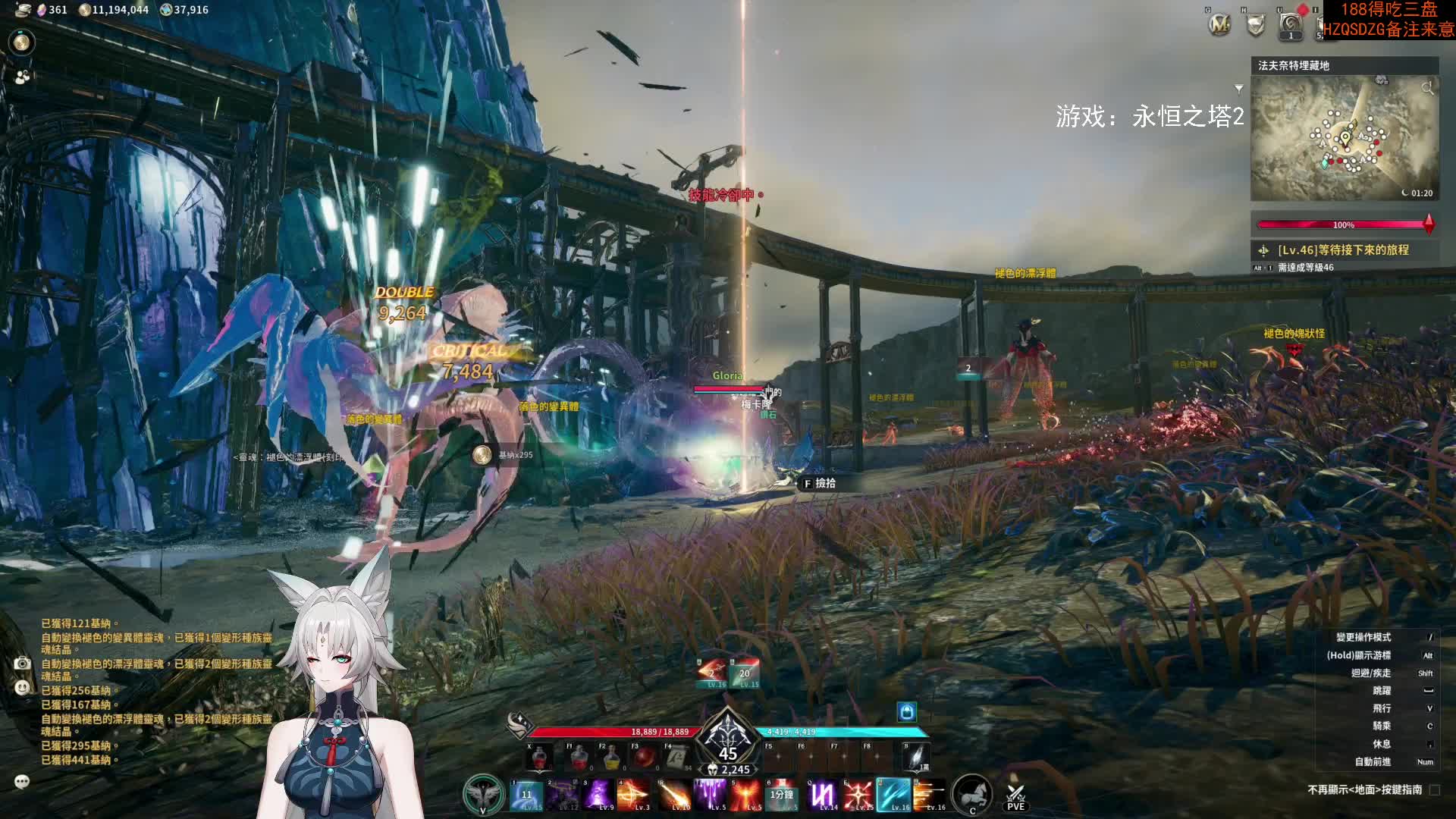Open the party members icon
The width and height of the screenshot is (1456, 819).
pyautogui.click(x=22, y=77)
